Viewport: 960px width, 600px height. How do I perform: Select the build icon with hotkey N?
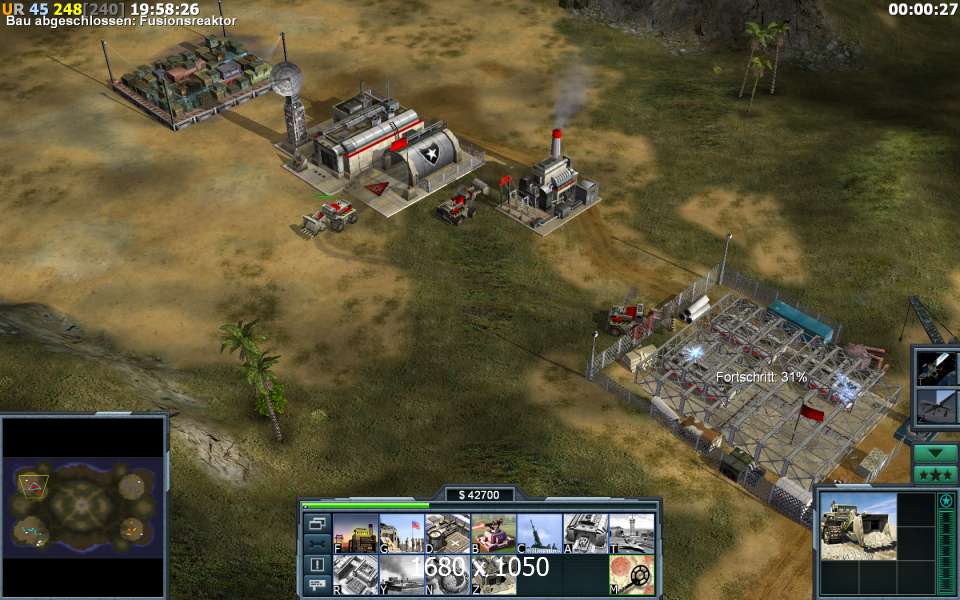[447, 575]
